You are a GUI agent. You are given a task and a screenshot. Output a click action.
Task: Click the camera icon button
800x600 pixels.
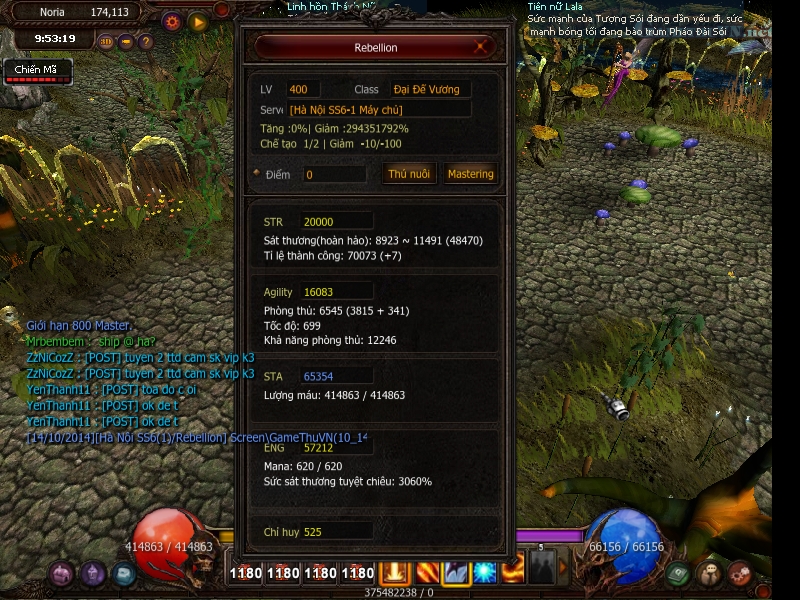click(126, 42)
